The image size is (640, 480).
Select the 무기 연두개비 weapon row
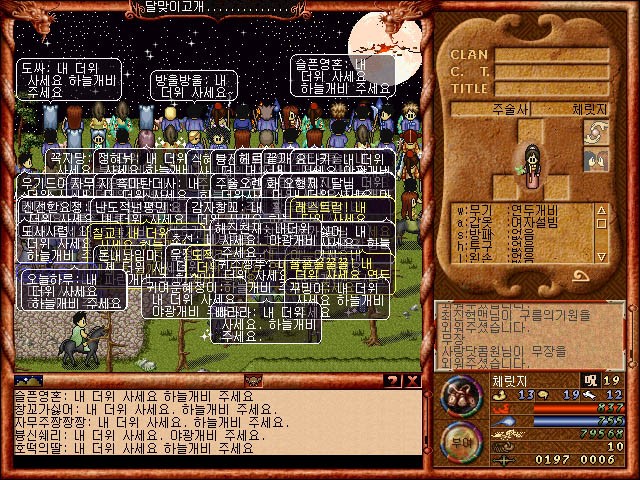pyautogui.click(x=520, y=210)
